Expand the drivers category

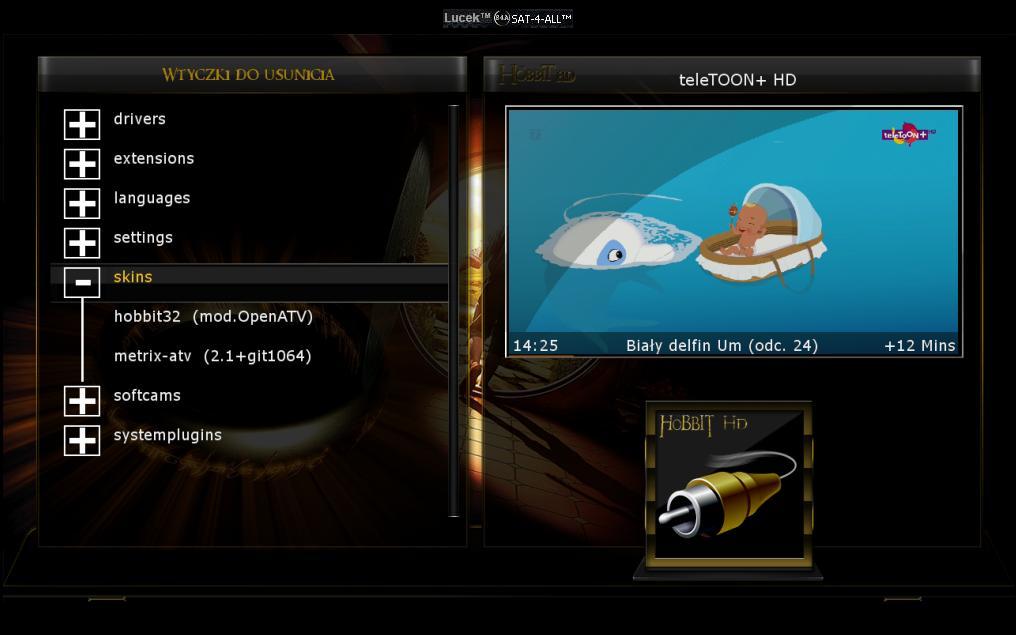(x=82, y=124)
